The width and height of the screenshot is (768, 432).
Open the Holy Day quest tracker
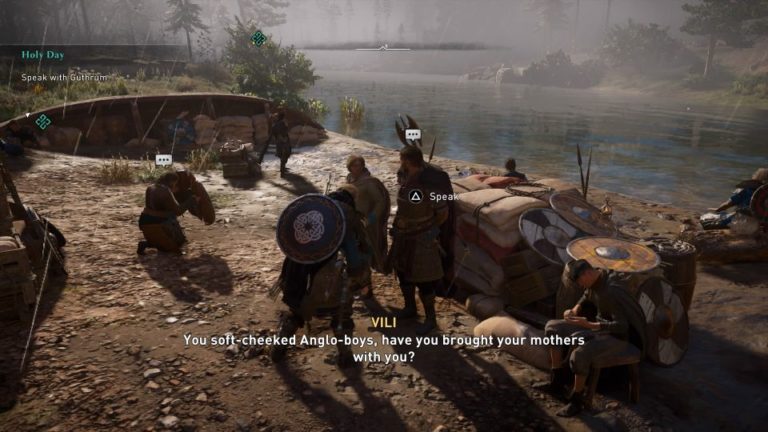42,55
